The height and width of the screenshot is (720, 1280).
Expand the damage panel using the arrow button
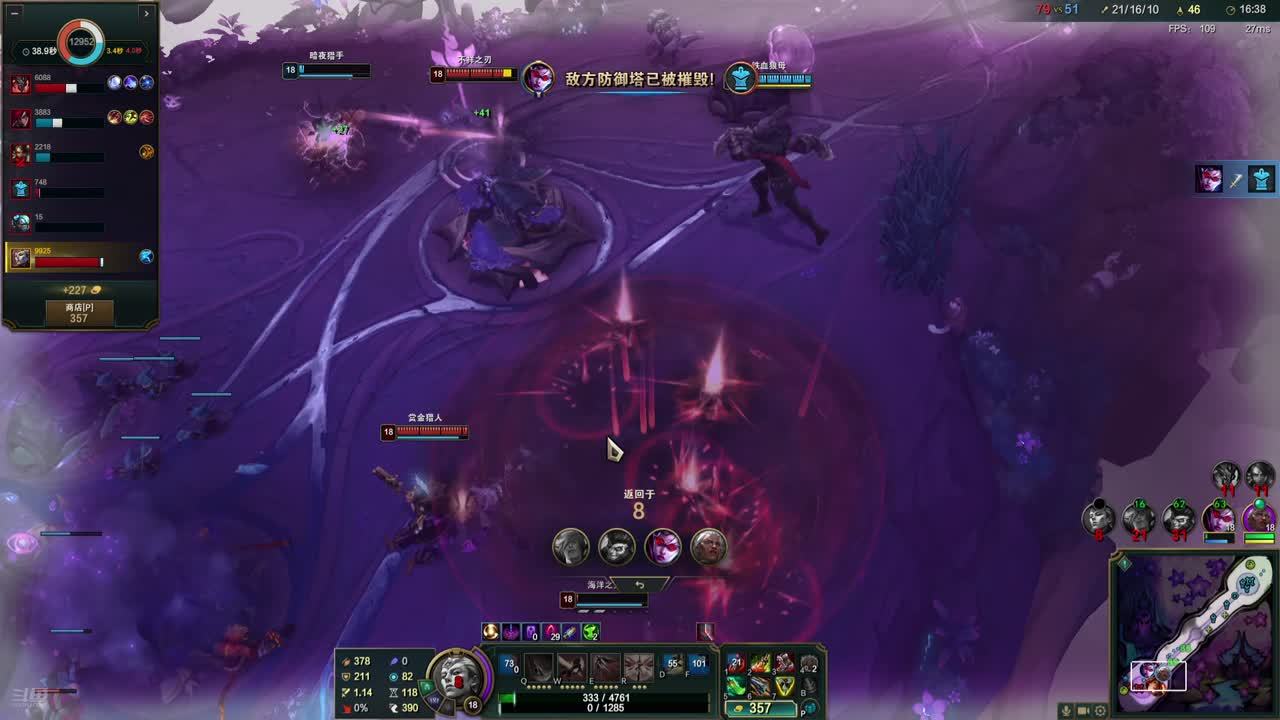(x=146, y=13)
